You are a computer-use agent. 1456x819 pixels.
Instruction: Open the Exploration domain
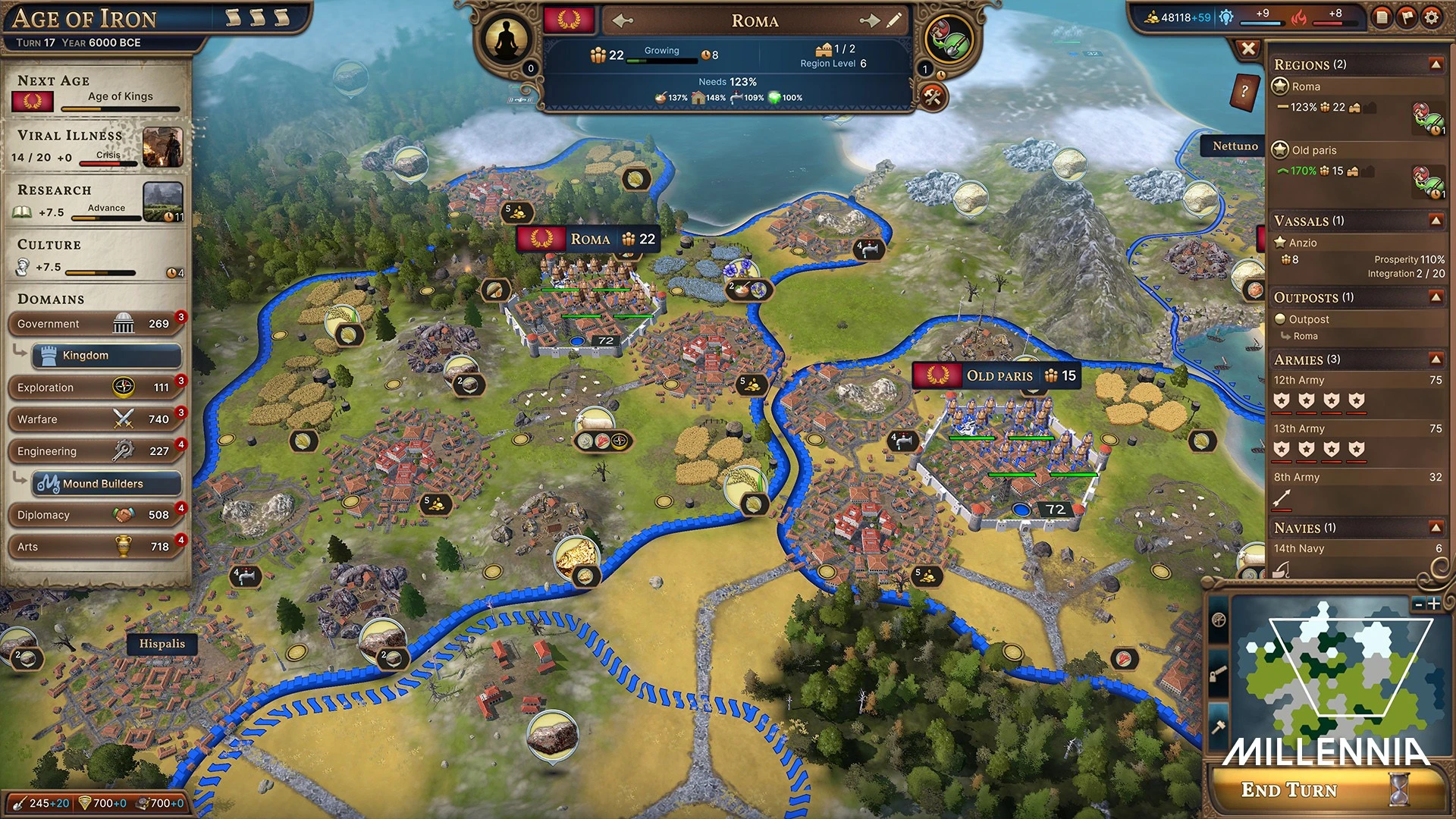tap(95, 388)
